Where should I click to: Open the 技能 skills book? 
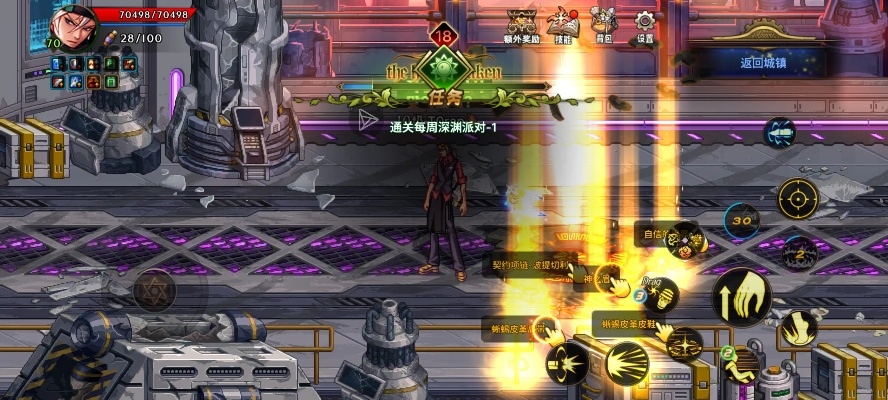563,25
